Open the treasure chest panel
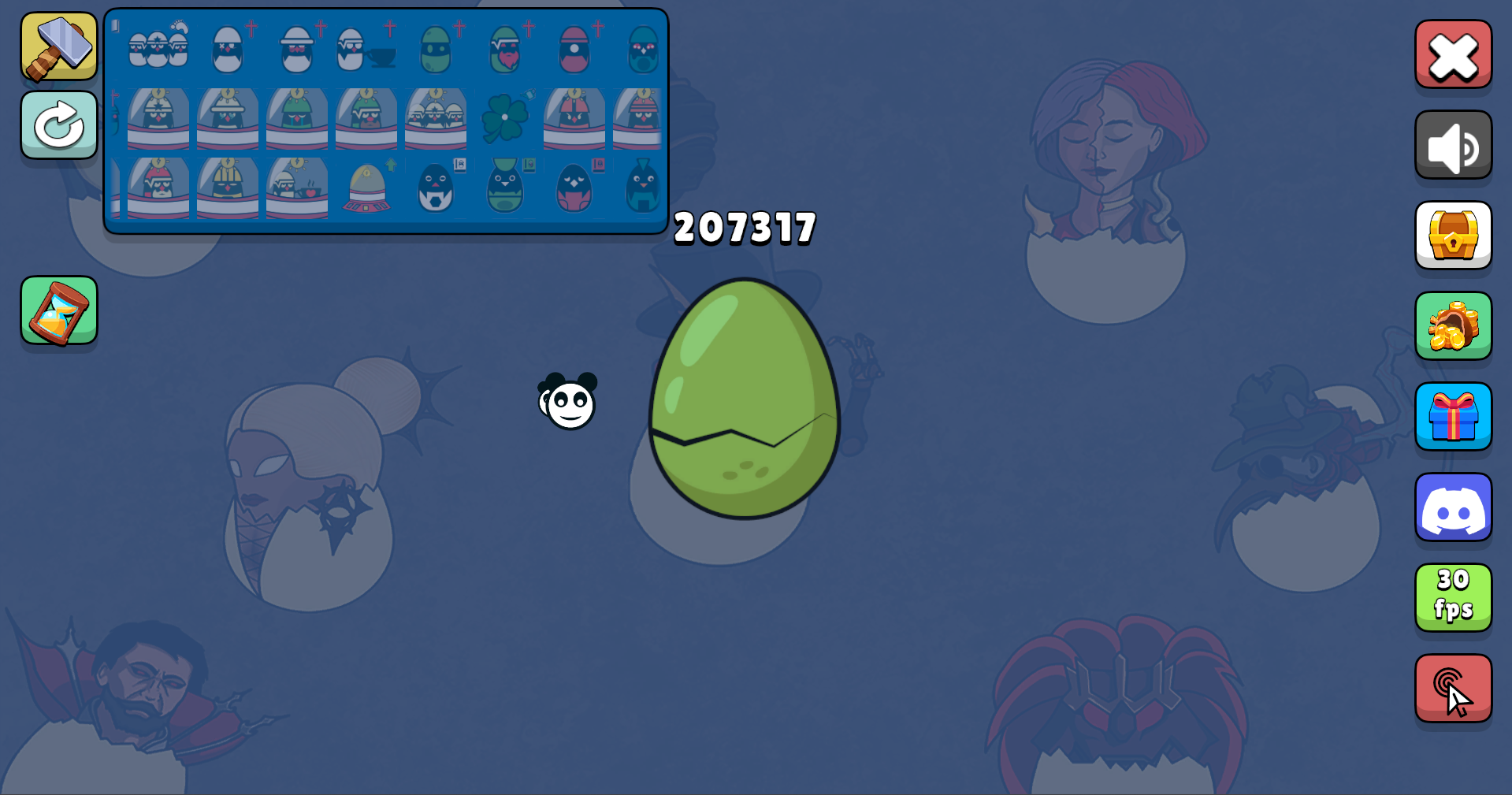The height and width of the screenshot is (795, 1512). coord(1453,235)
